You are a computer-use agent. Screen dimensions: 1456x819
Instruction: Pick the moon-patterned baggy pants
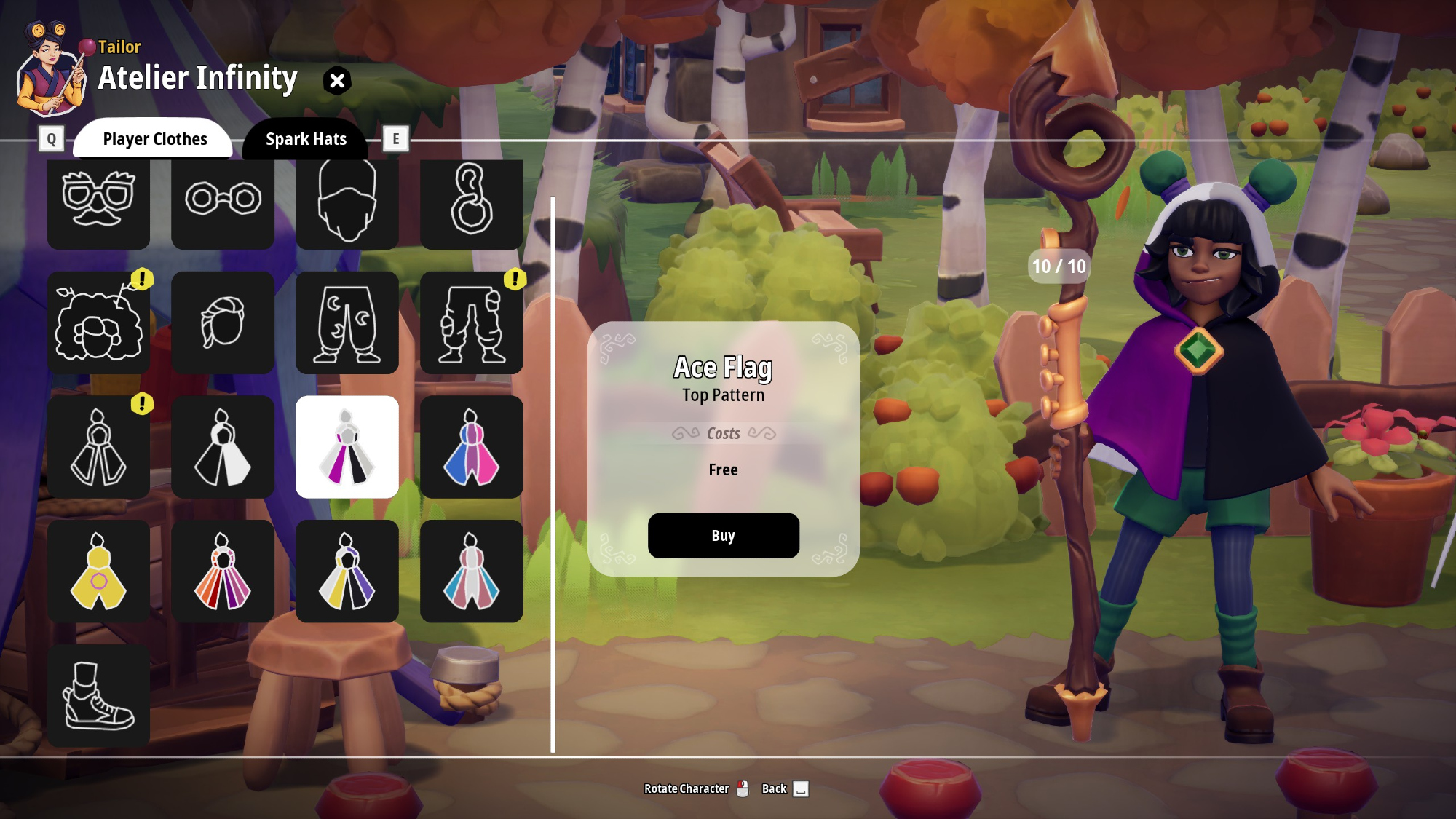tap(347, 323)
